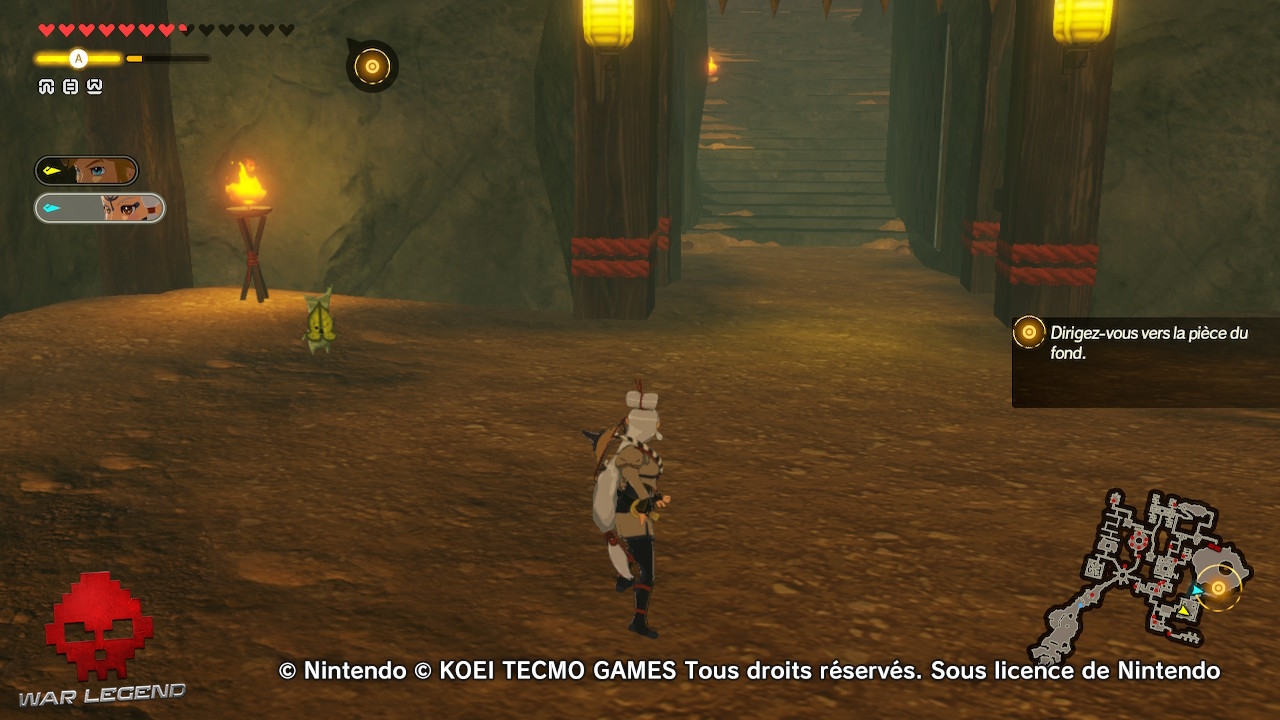1280x720 pixels.
Task: Select the blue arrow on the second portrait
Action: click(52, 209)
